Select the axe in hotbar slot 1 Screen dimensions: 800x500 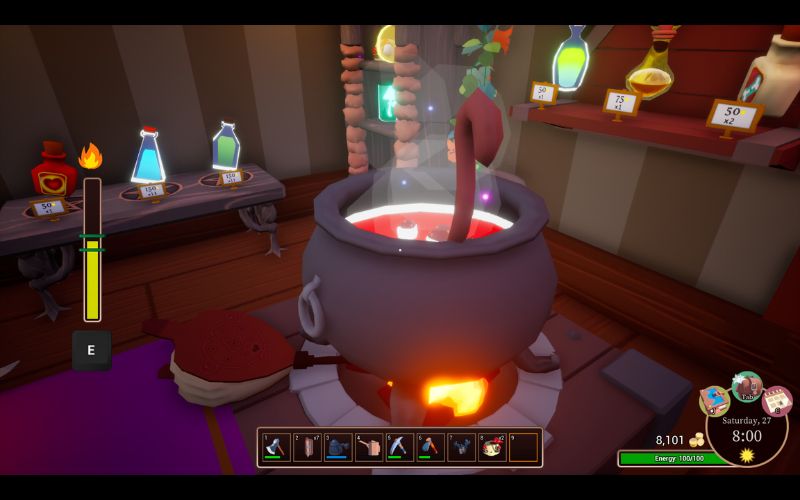point(276,447)
